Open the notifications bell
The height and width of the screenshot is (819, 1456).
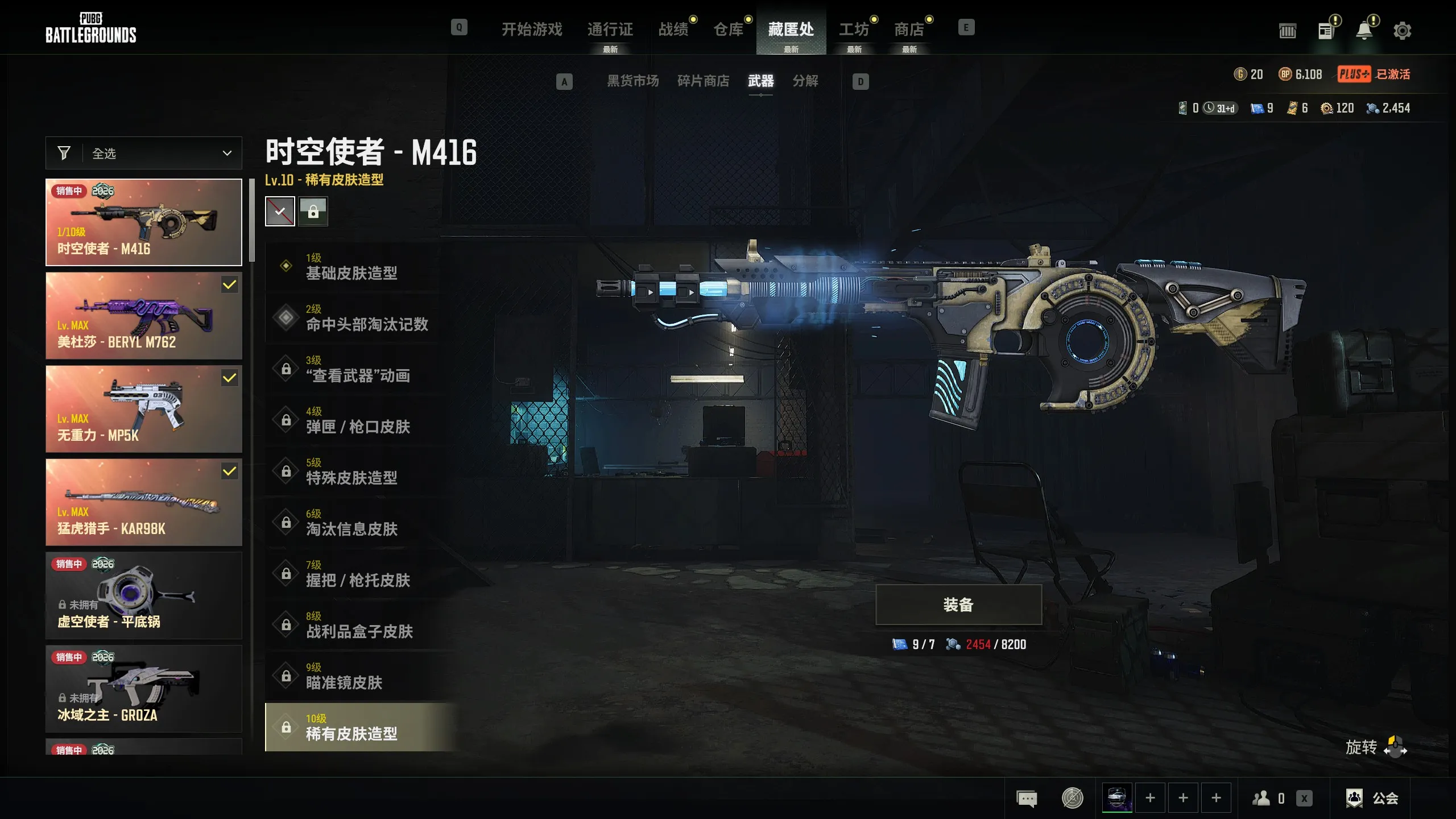pos(1364,31)
